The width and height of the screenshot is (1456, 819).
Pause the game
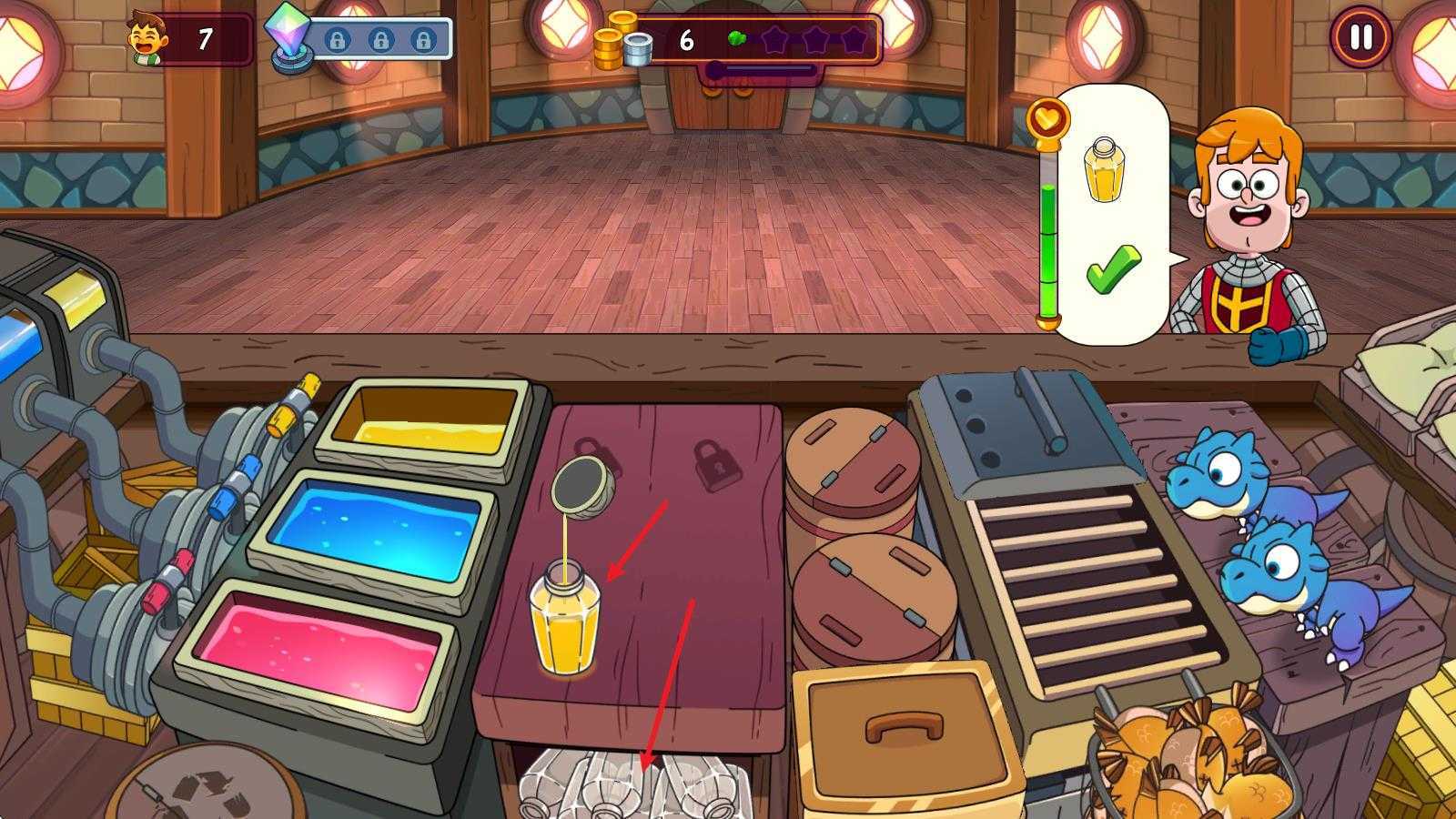pos(1360,38)
